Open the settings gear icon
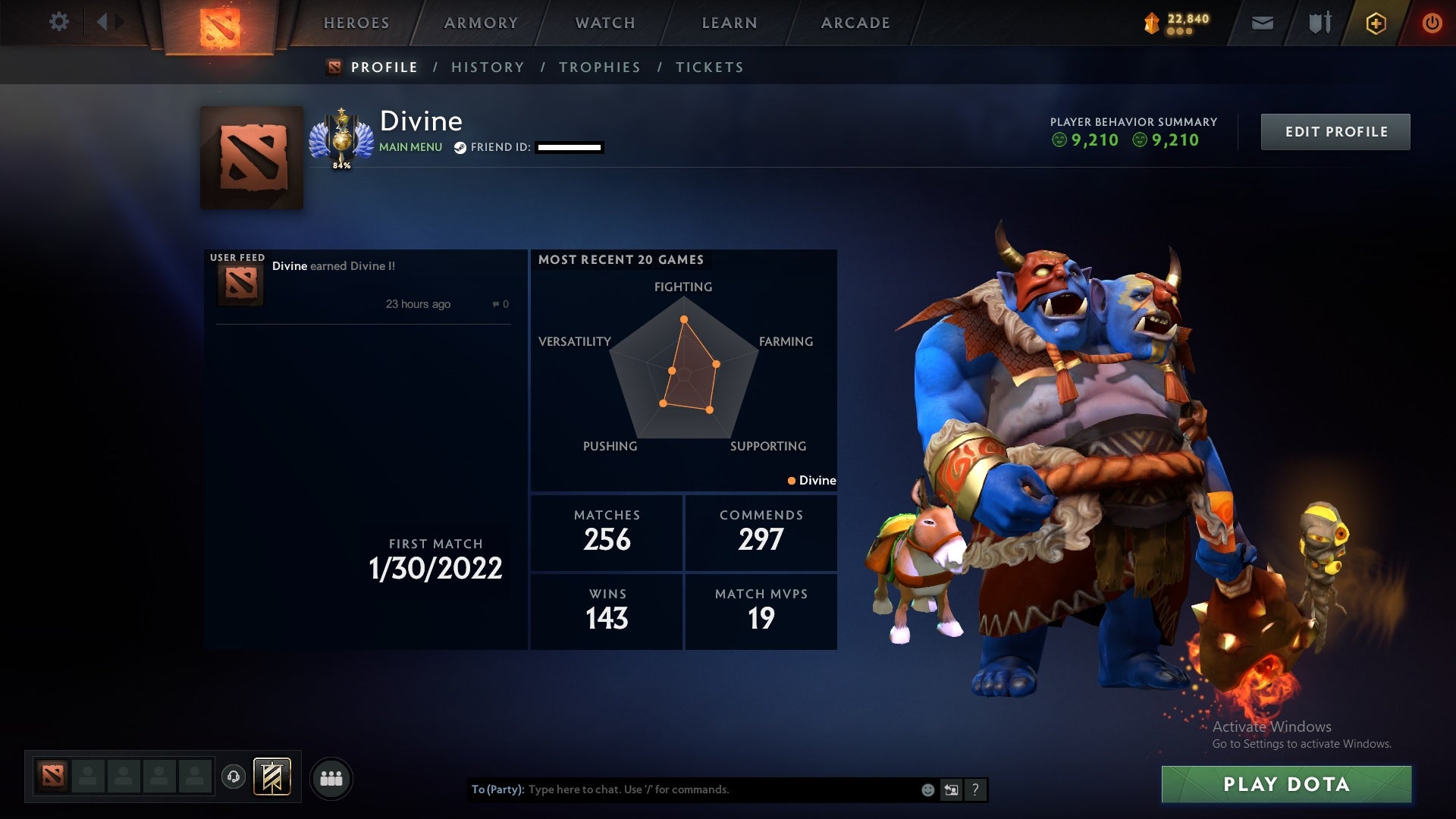Screen dimensions: 1456x819 (59, 22)
